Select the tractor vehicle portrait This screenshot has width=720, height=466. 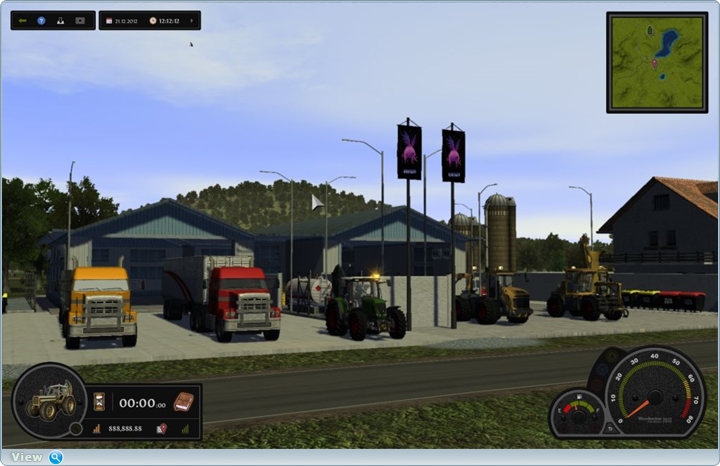pyautogui.click(x=50, y=401)
